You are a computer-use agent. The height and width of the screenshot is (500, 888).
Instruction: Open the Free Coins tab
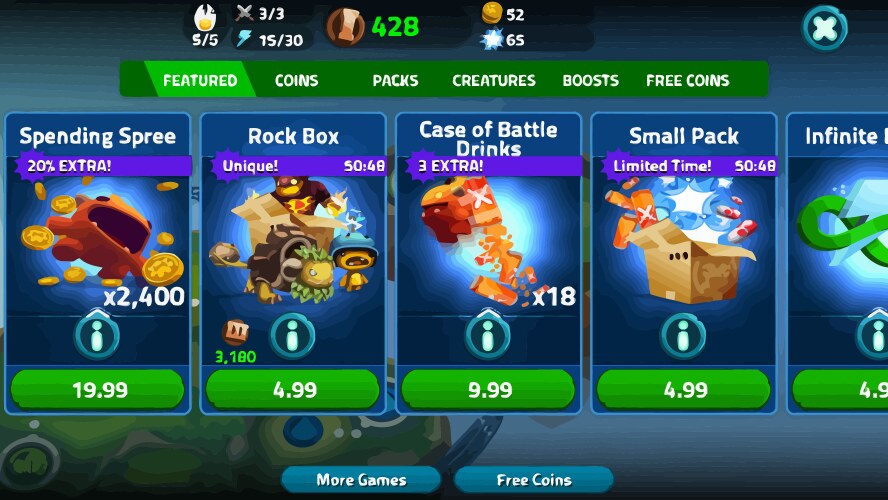coord(687,80)
